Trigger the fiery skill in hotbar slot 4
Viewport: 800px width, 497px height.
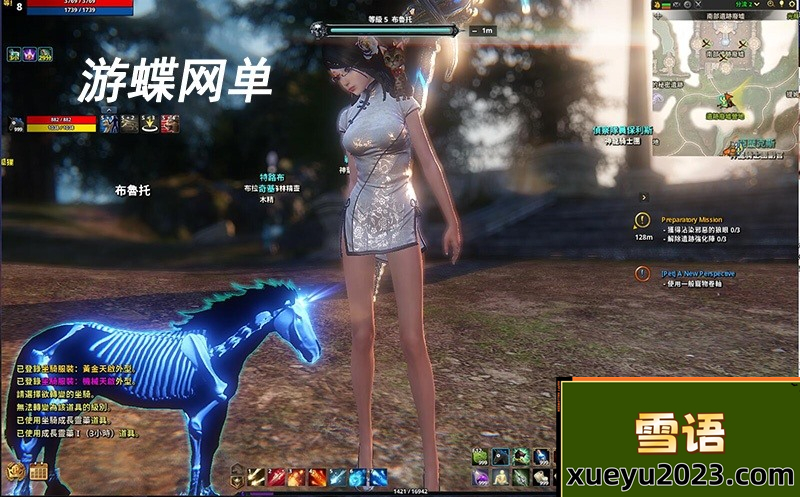(317, 477)
